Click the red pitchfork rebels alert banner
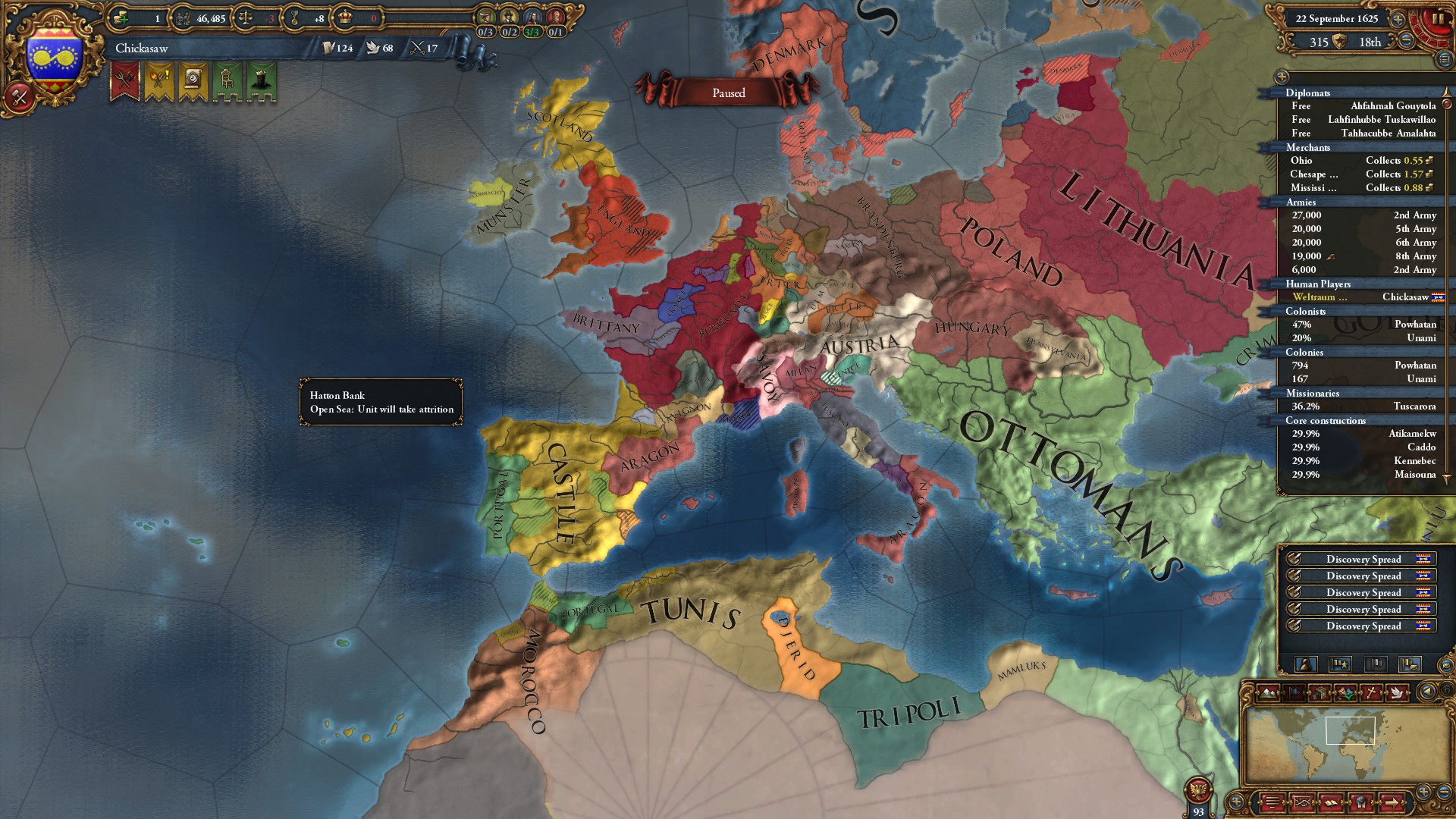Viewport: 1456px width, 819px height. pyautogui.click(x=125, y=80)
